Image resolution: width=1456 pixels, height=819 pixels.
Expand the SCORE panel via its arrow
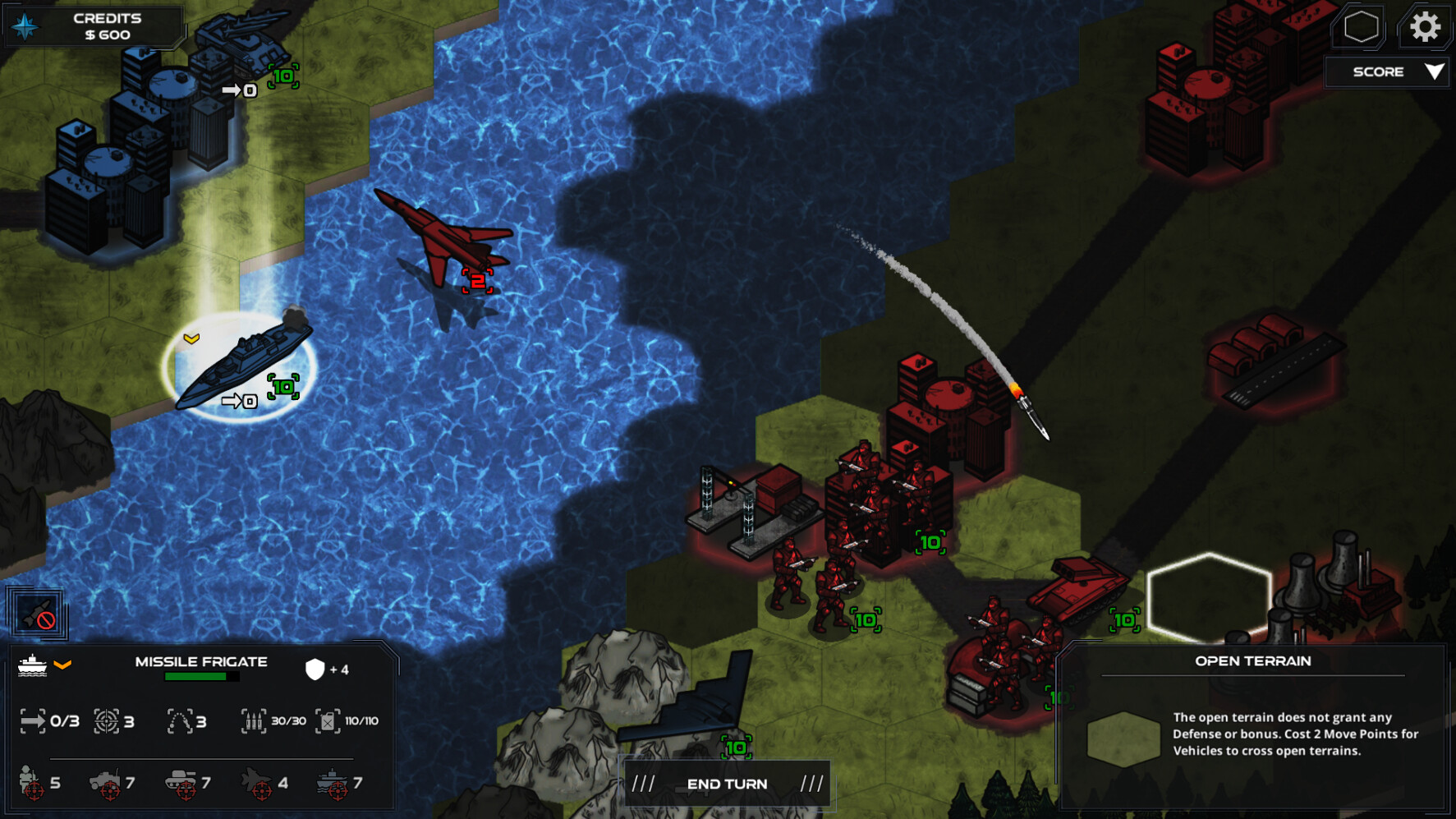pyautogui.click(x=1435, y=71)
